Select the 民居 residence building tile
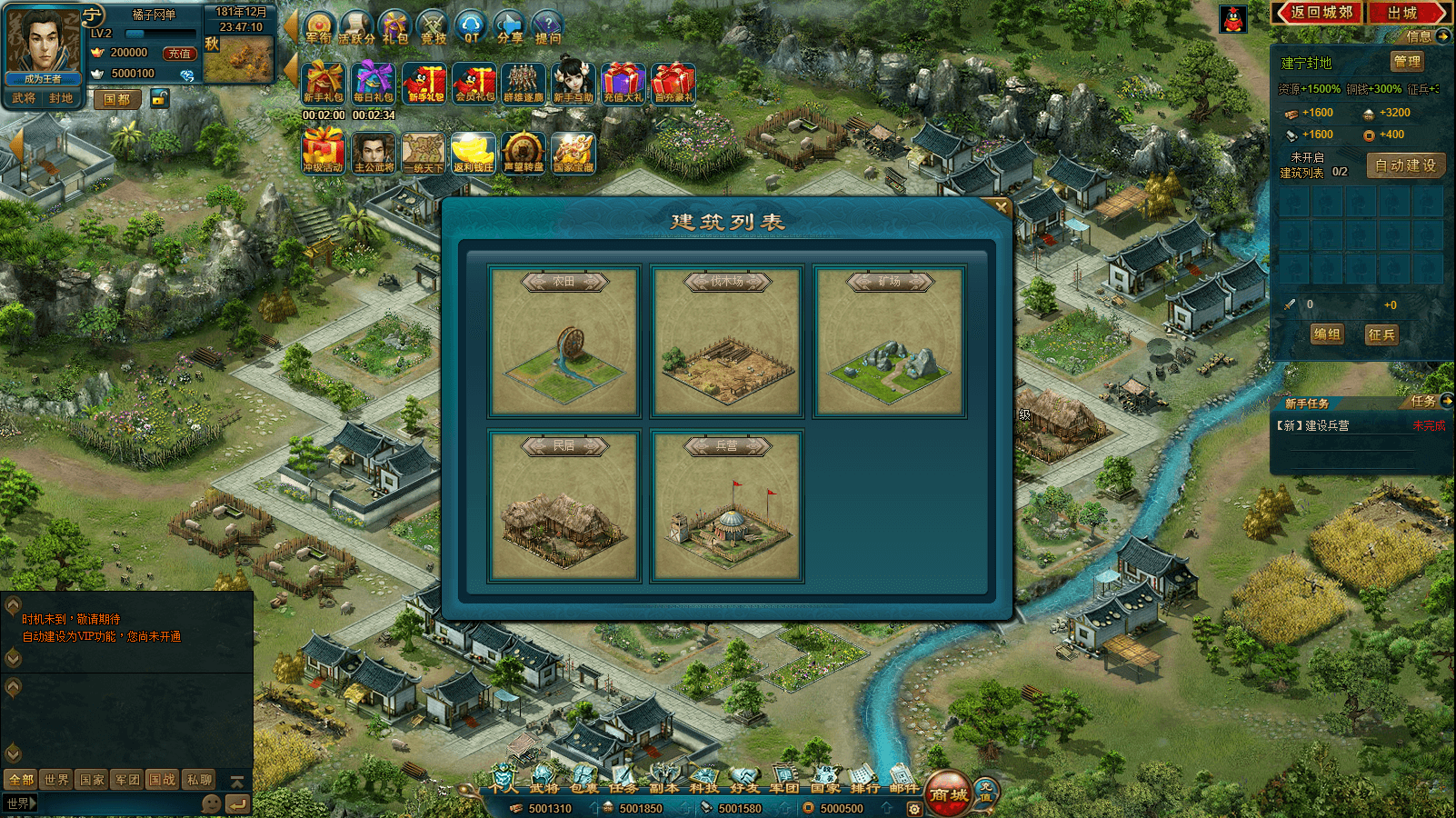This screenshot has width=1456, height=818. (564, 505)
